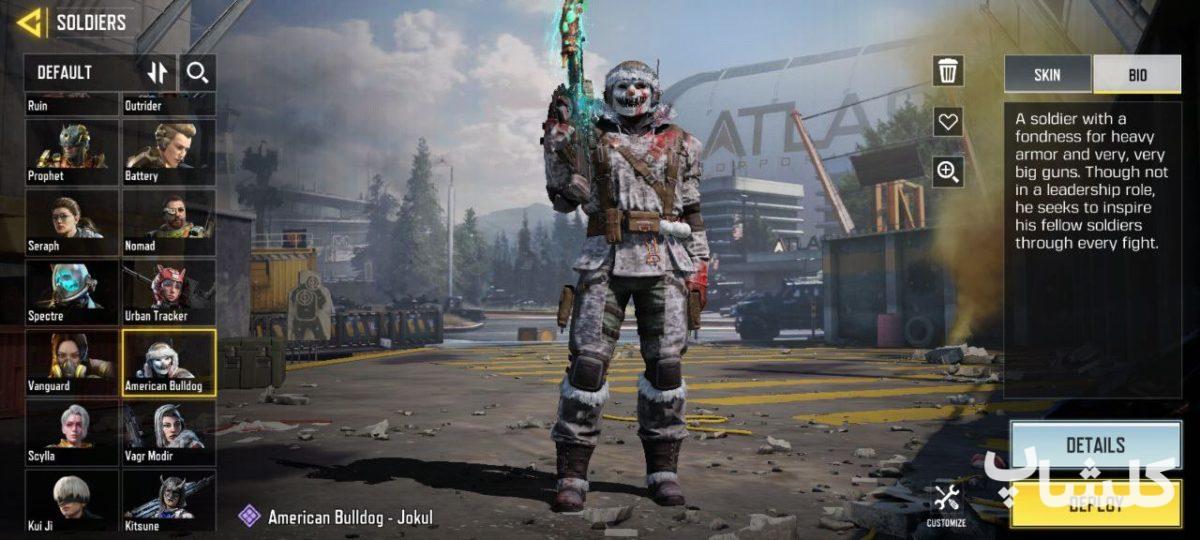This screenshot has height=540, width=1200.
Task: Click the American Bulldog soldier tile
Action: [x=169, y=362]
